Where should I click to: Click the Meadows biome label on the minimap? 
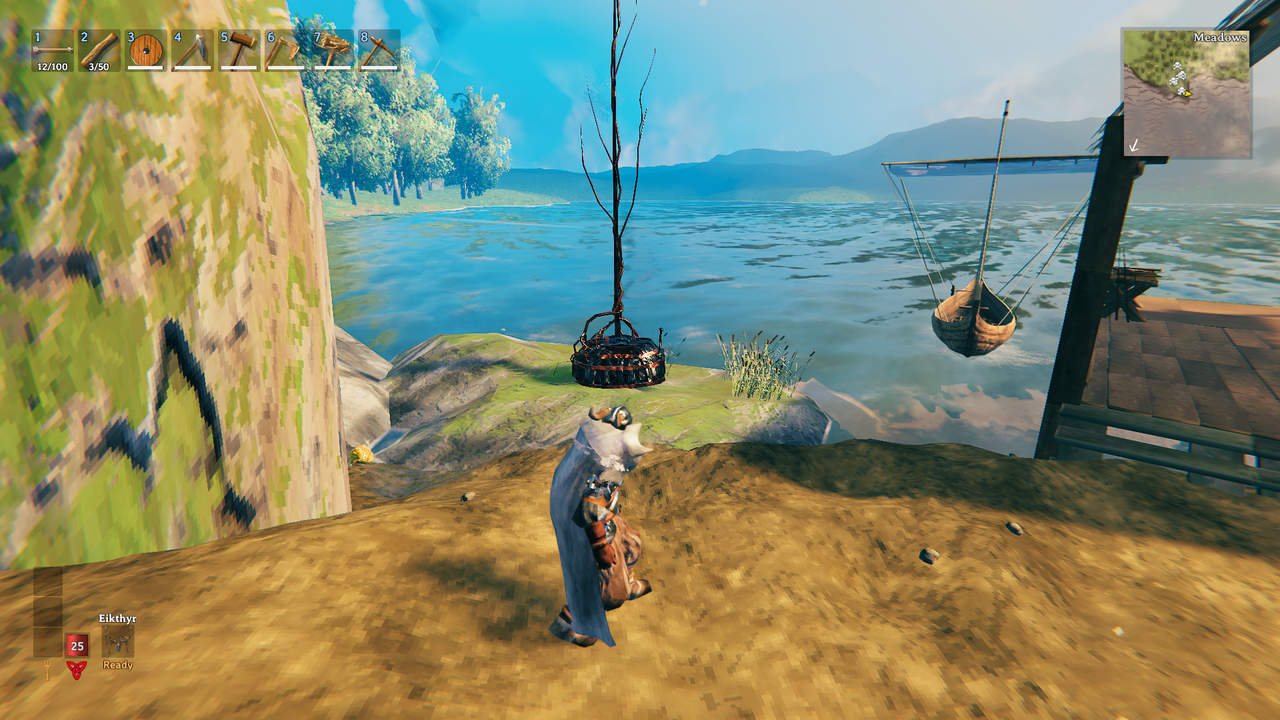(x=1220, y=38)
